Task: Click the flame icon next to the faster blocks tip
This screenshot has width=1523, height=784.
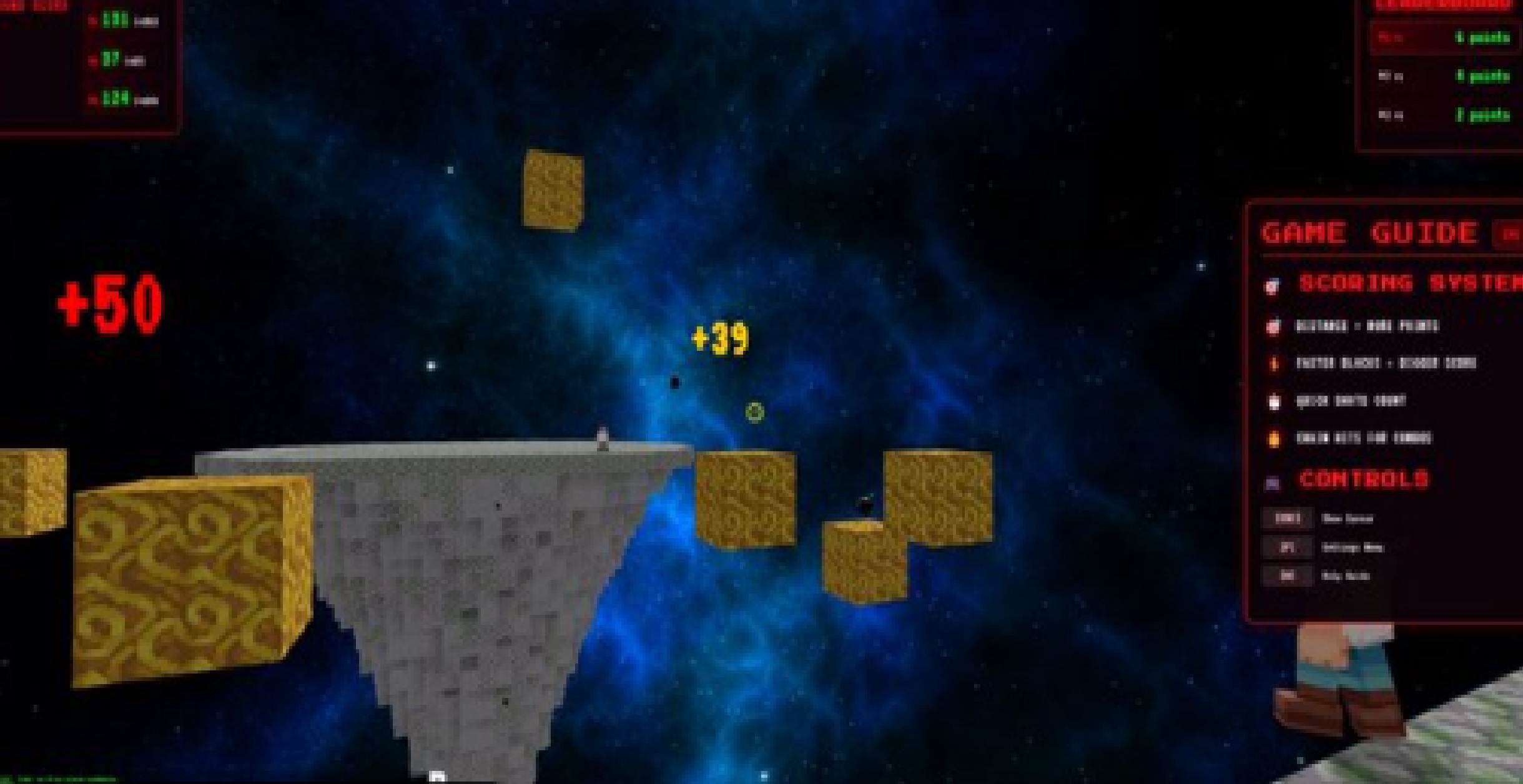Action: pos(1274,364)
